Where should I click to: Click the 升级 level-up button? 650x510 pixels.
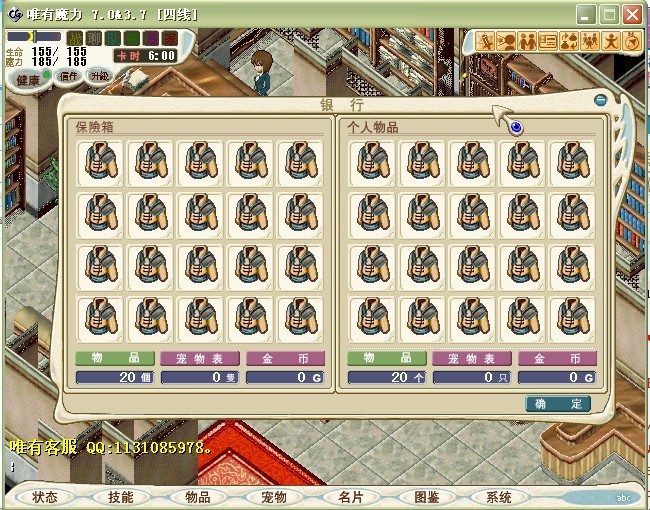(x=99, y=75)
